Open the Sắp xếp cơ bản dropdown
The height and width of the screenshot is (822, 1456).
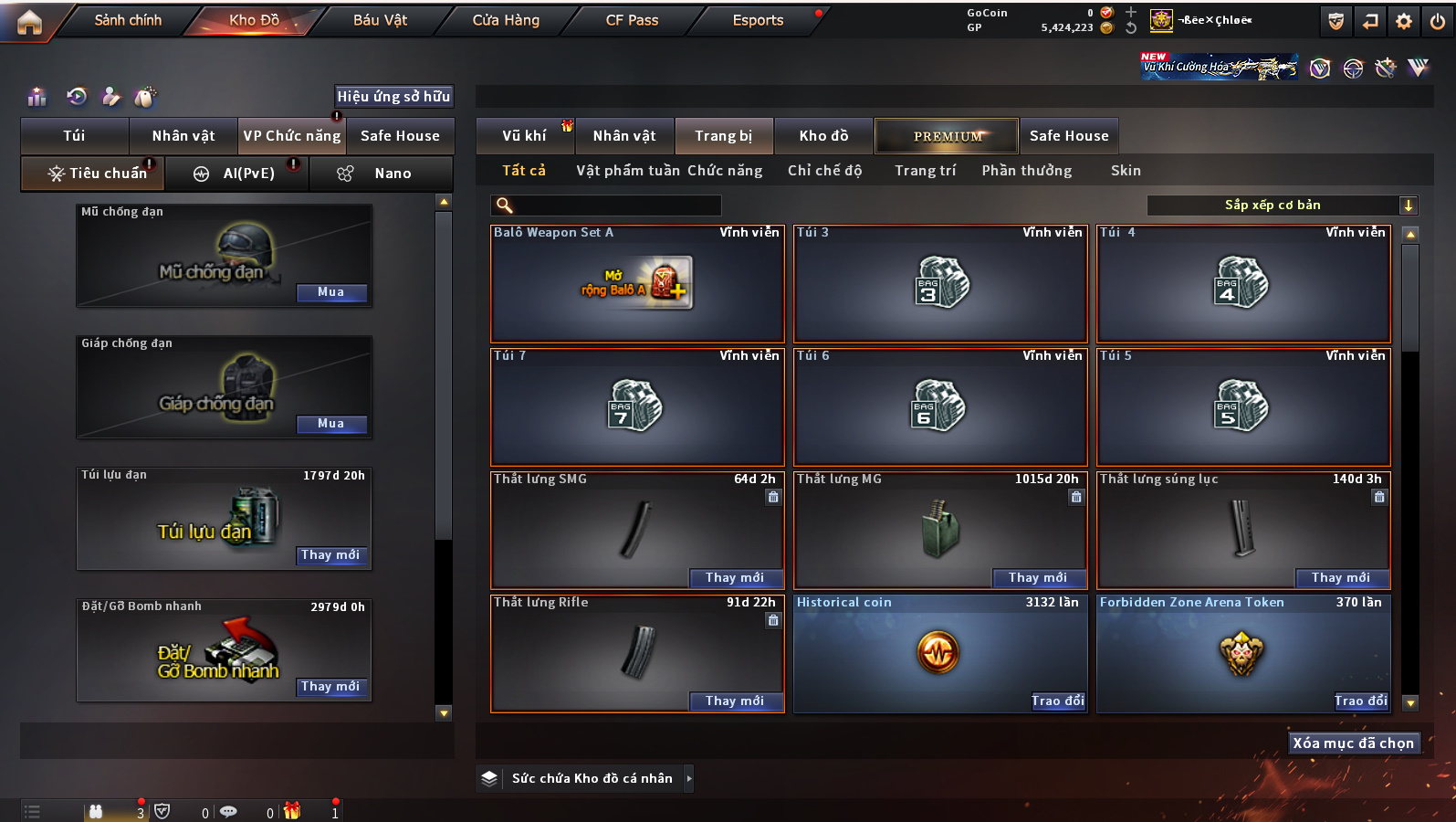(x=1281, y=205)
